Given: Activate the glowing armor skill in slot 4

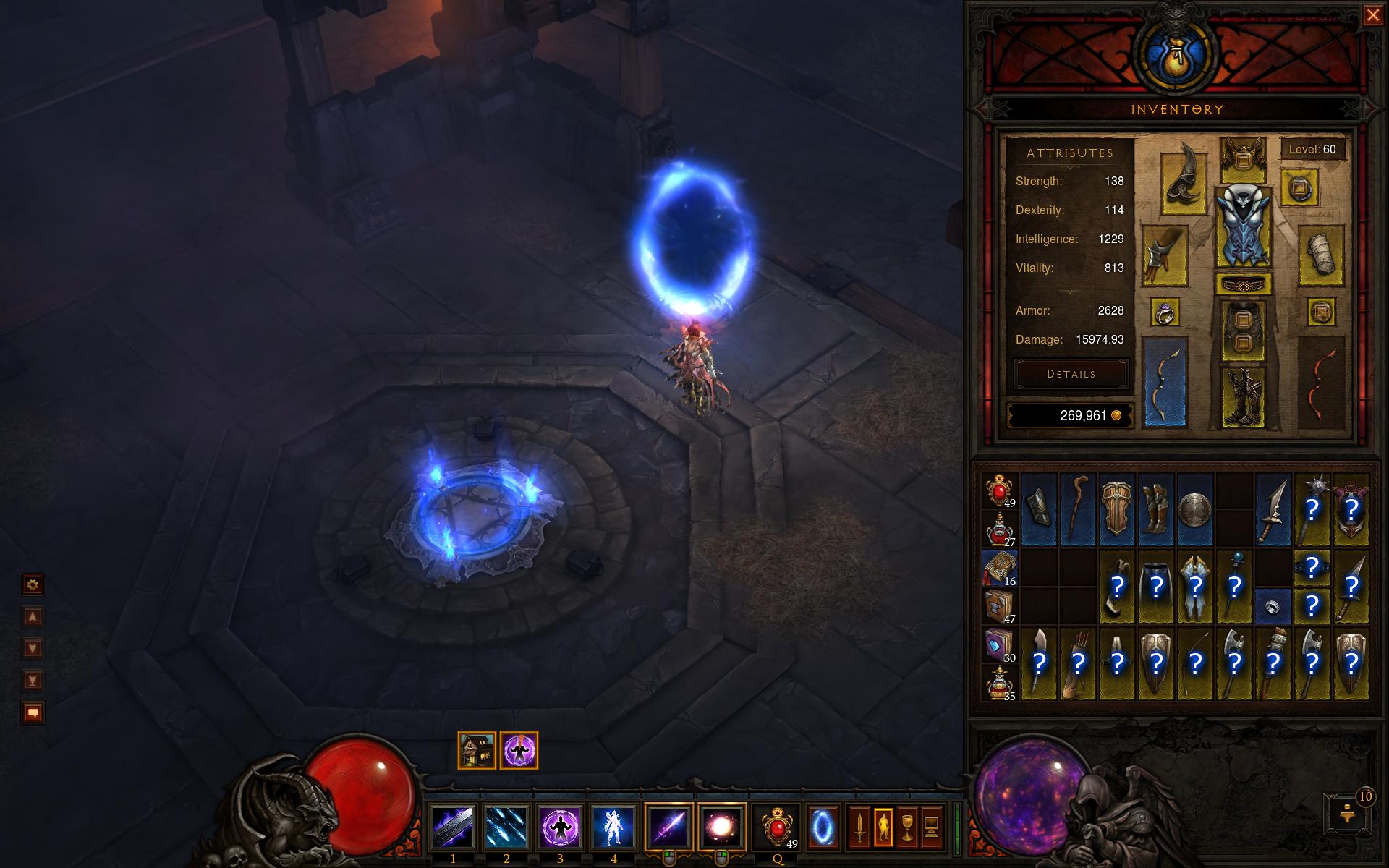Looking at the screenshot, I should 613,827.
